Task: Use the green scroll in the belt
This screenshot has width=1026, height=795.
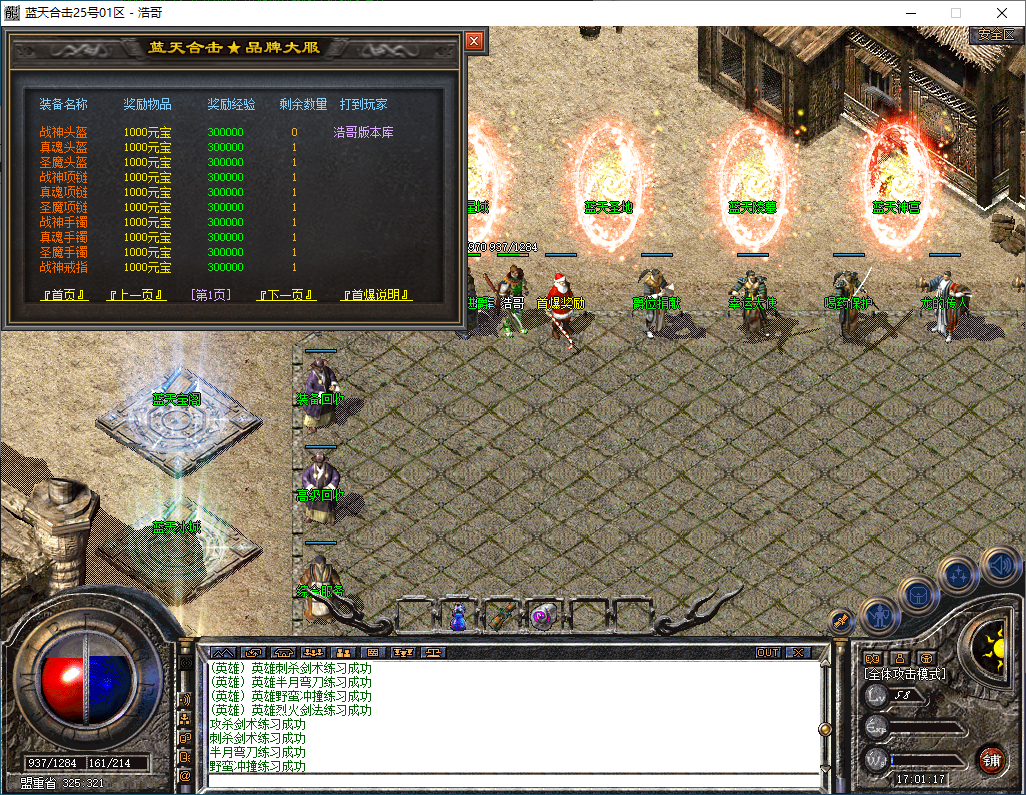Action: tap(501, 616)
